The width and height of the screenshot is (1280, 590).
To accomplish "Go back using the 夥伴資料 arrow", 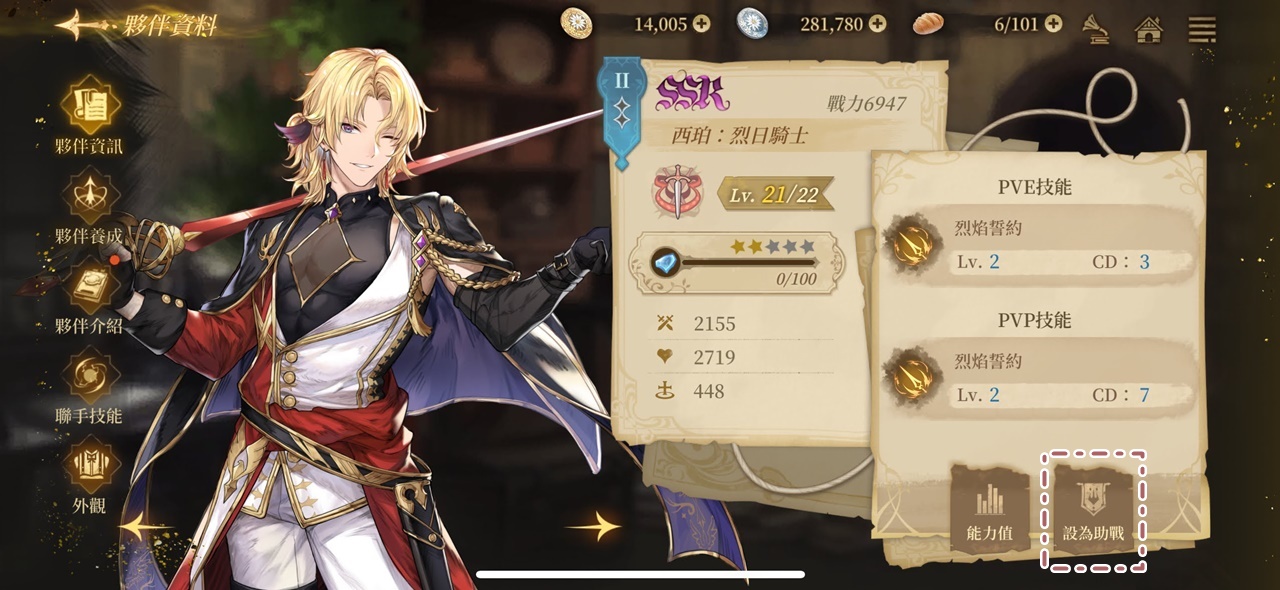I will [78, 25].
